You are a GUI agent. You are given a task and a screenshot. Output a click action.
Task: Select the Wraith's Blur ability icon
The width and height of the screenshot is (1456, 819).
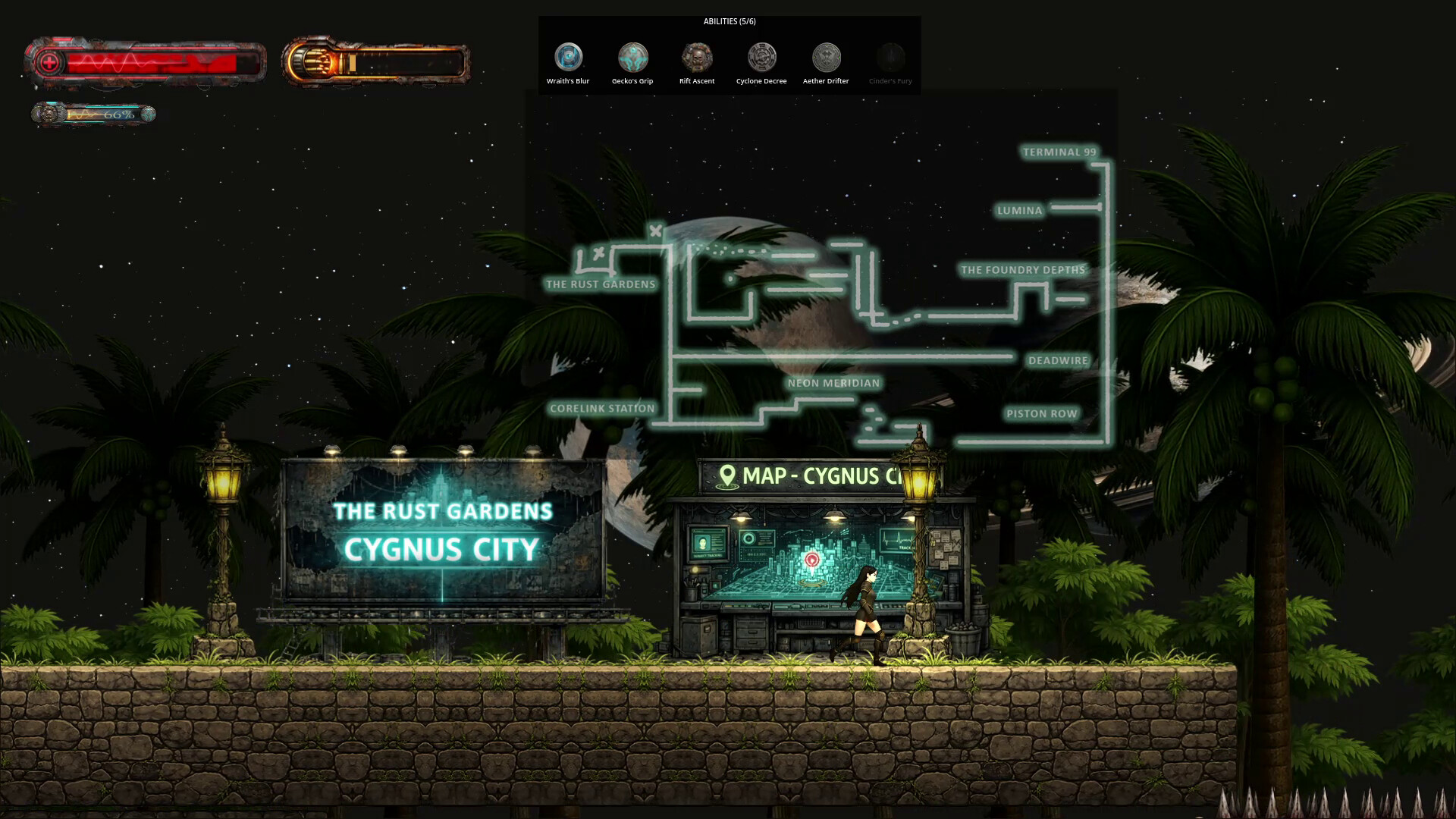pos(568,56)
